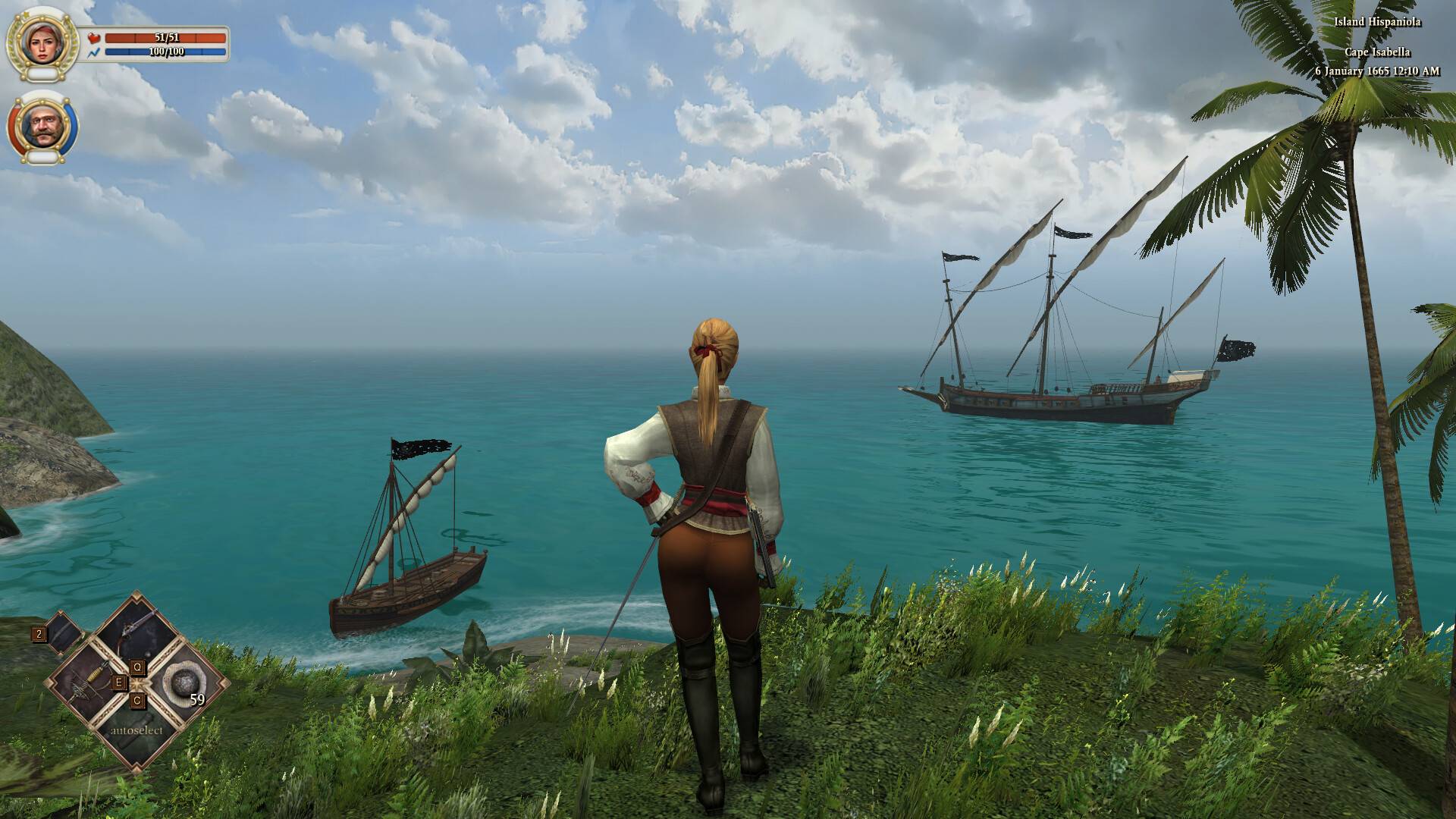The image size is (1456, 819).
Task: Open the E keybind badge on the sword slot
Action: click(x=119, y=682)
